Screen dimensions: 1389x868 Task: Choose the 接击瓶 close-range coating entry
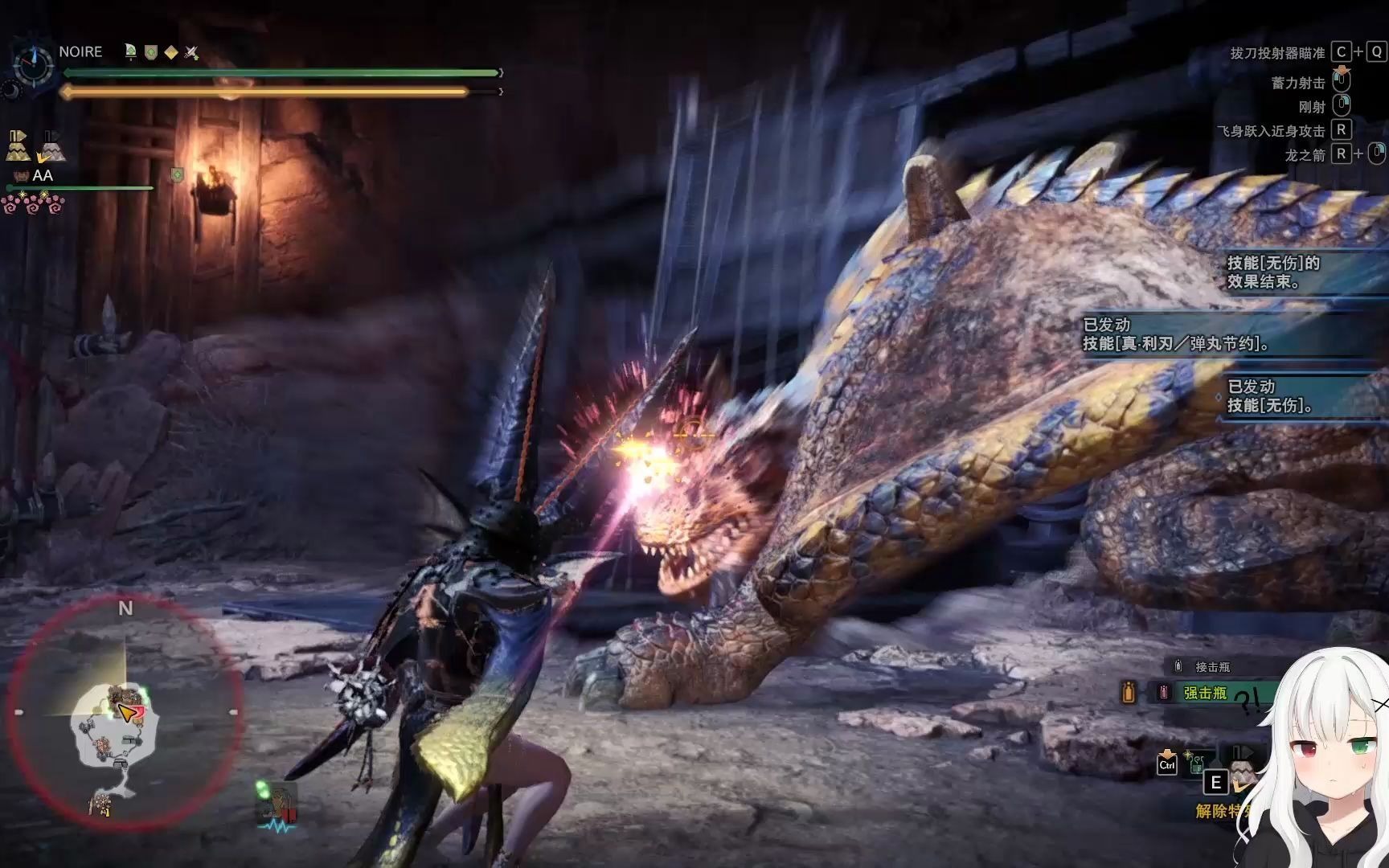click(1212, 667)
